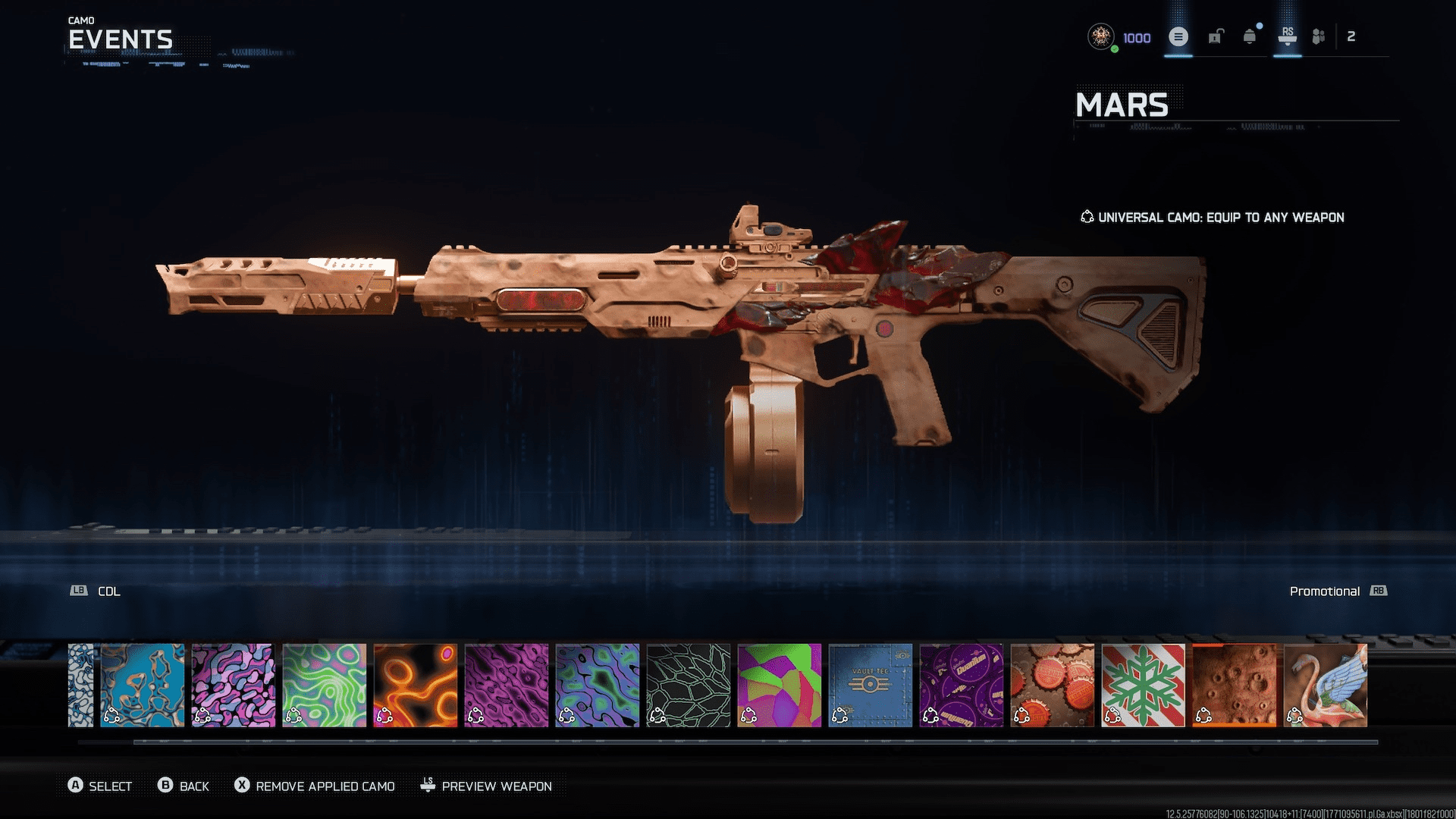Select the green and magenta polygon camo
1456x819 pixels.
tap(779, 685)
